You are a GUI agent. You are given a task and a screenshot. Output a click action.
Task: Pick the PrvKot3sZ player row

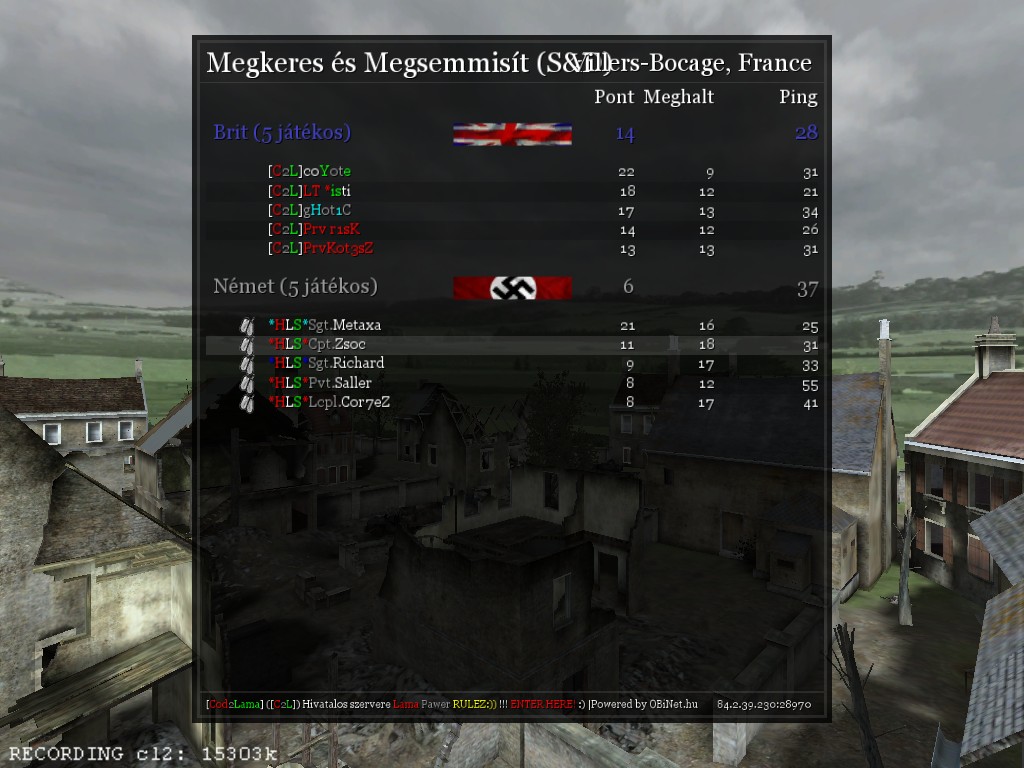coord(320,249)
